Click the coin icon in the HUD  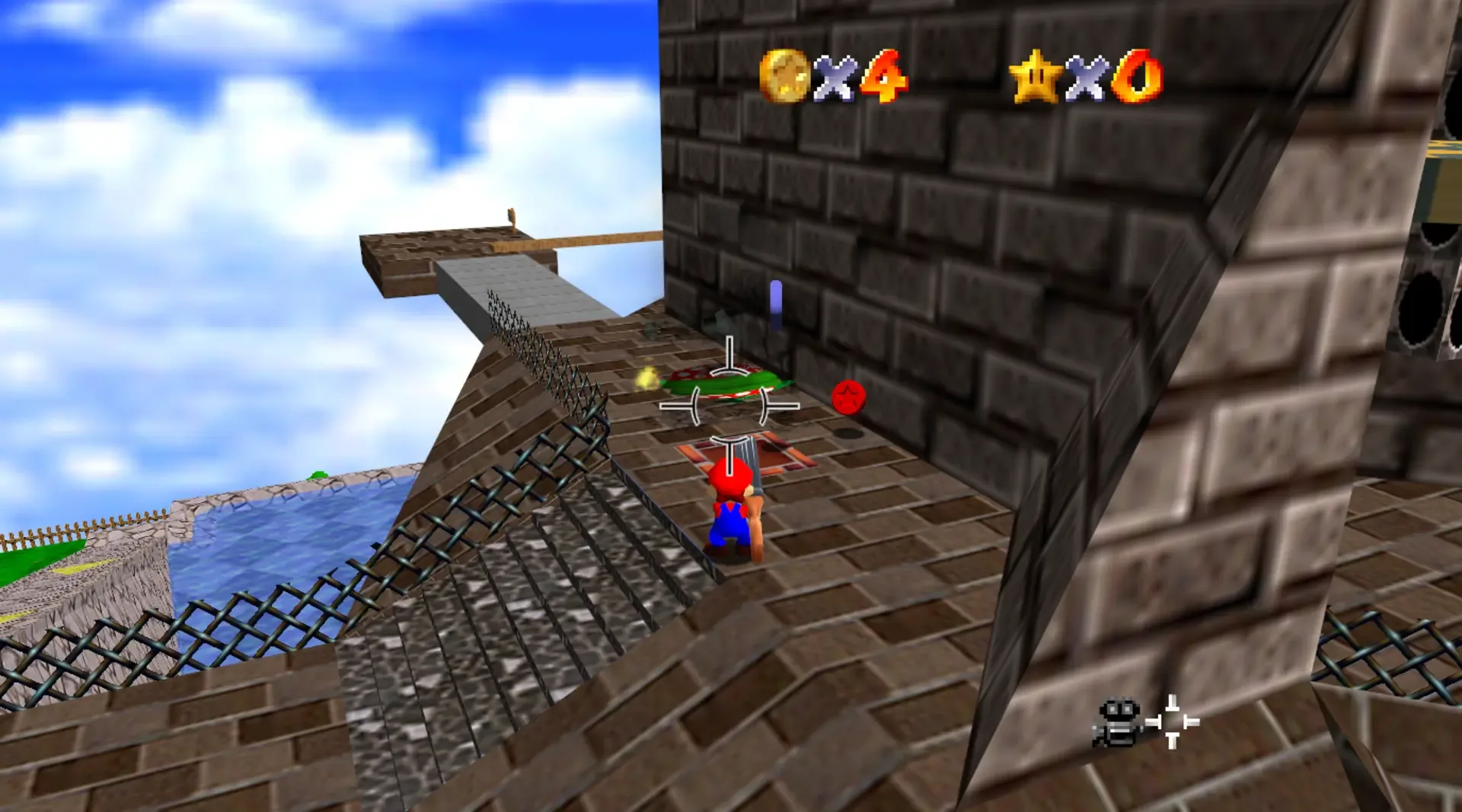click(x=786, y=75)
